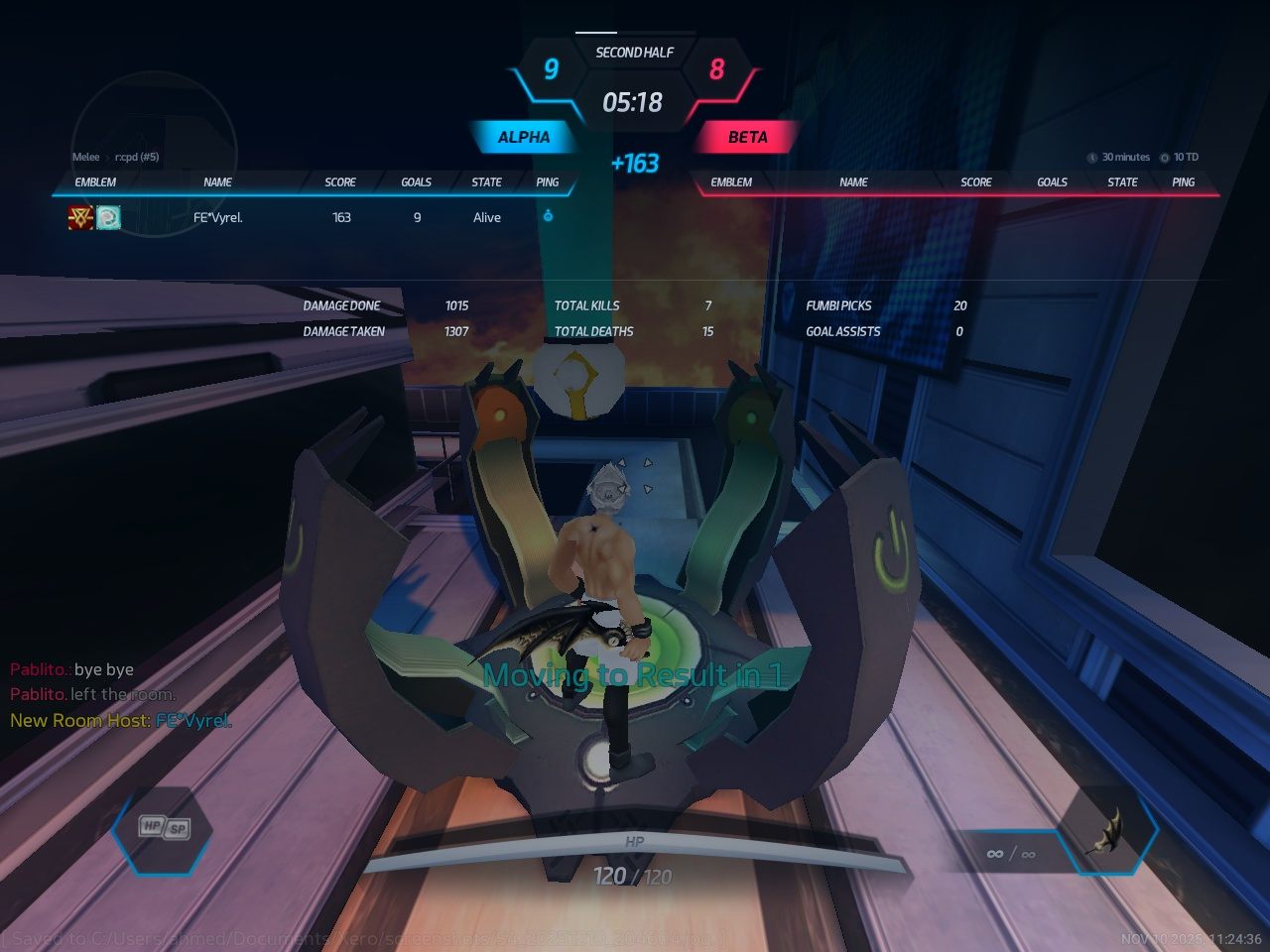Select the melee weapon hexagon icon
The height and width of the screenshot is (952, 1270).
pyautogui.click(x=1106, y=831)
